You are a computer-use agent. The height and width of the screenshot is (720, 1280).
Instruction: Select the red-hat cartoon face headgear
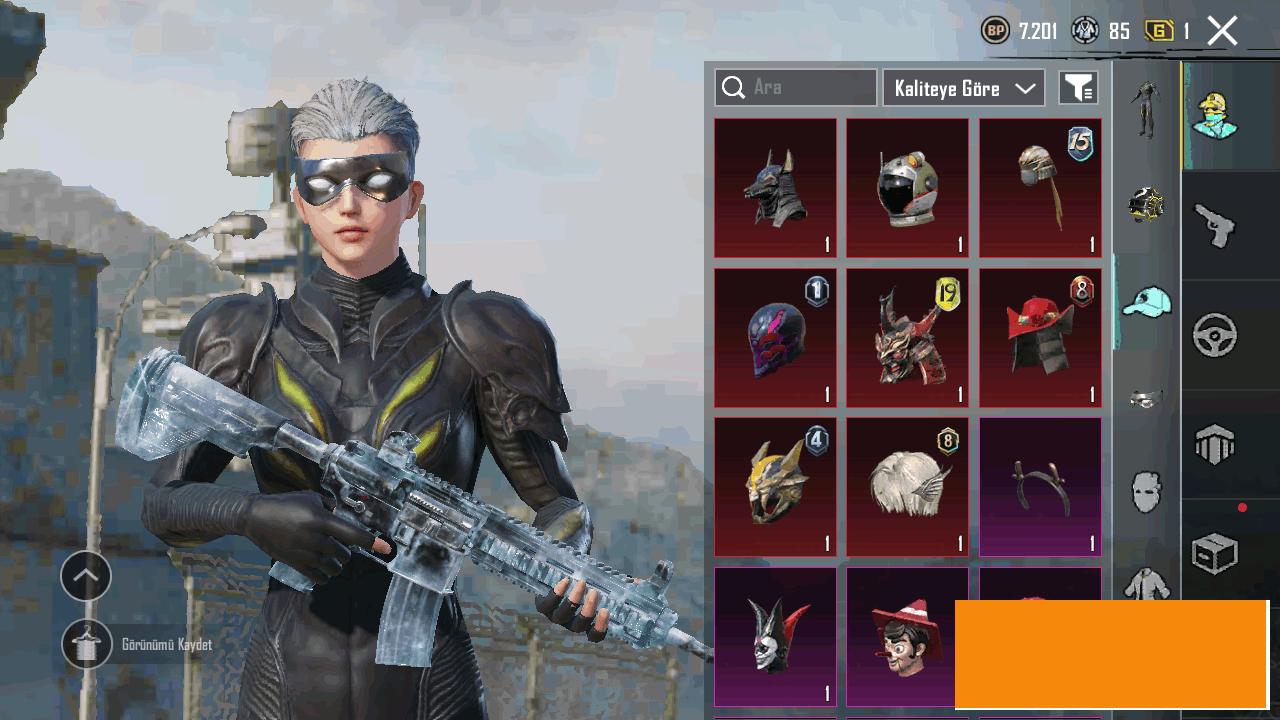point(907,637)
